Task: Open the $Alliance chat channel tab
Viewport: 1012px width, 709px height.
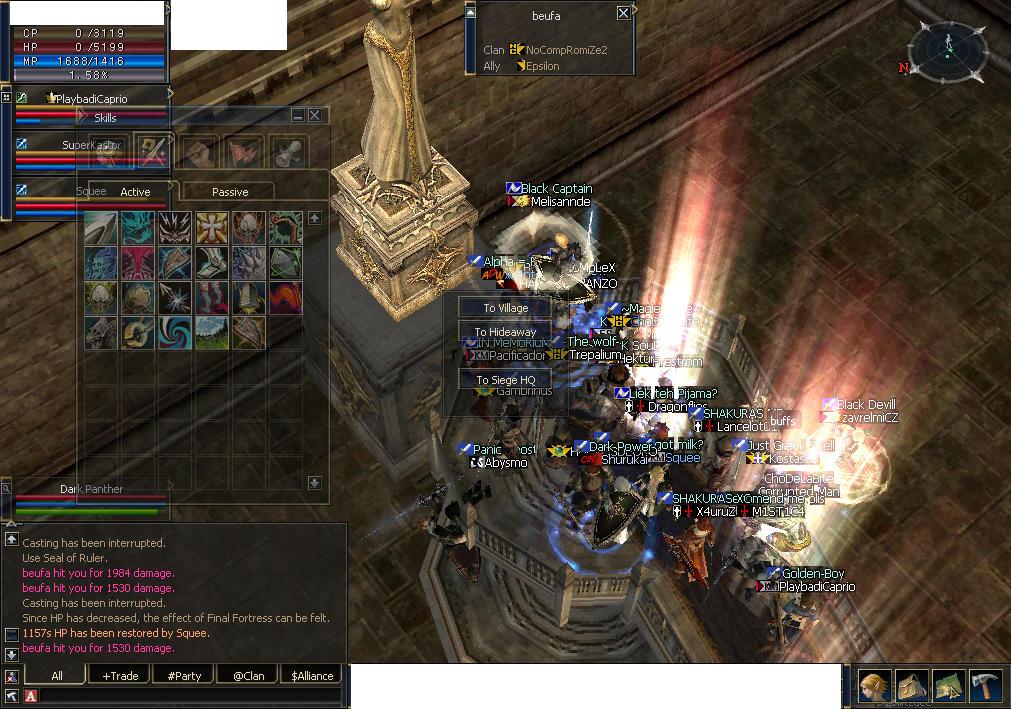Action: pyautogui.click(x=312, y=676)
